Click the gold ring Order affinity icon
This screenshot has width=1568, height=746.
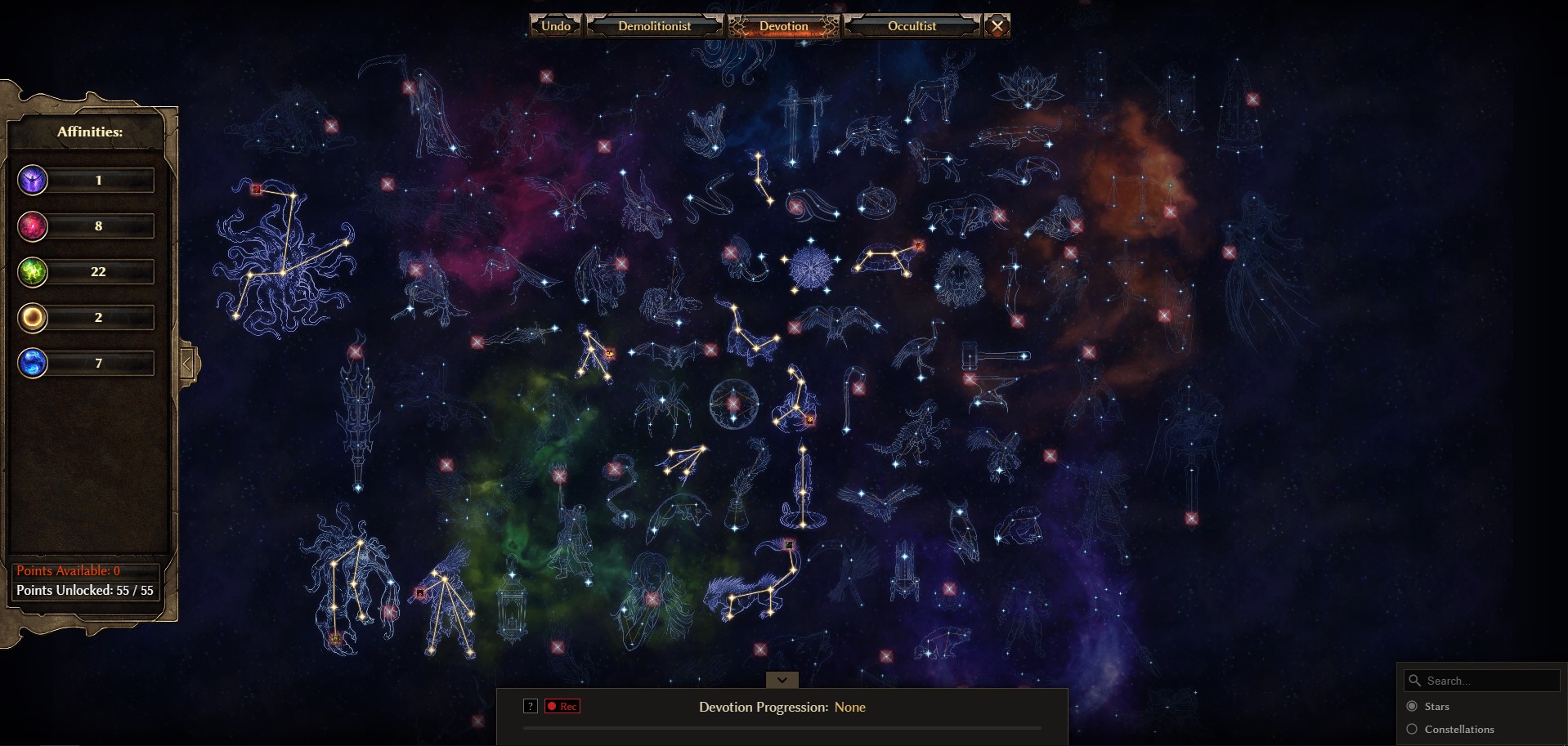click(x=33, y=317)
